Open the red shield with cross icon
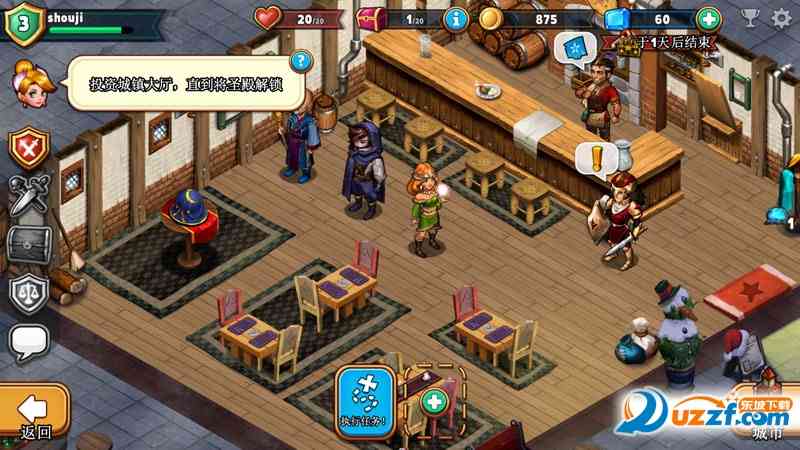This screenshot has width=800, height=450. pos(29,148)
